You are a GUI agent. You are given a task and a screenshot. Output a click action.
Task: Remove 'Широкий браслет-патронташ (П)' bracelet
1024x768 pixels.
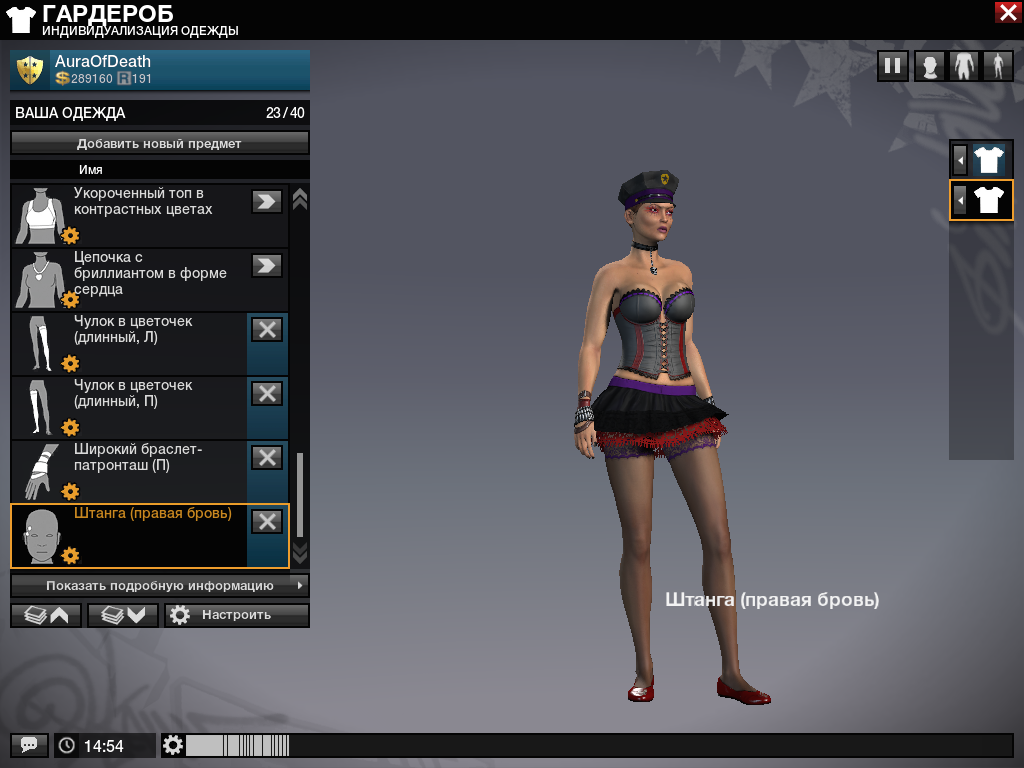(267, 457)
